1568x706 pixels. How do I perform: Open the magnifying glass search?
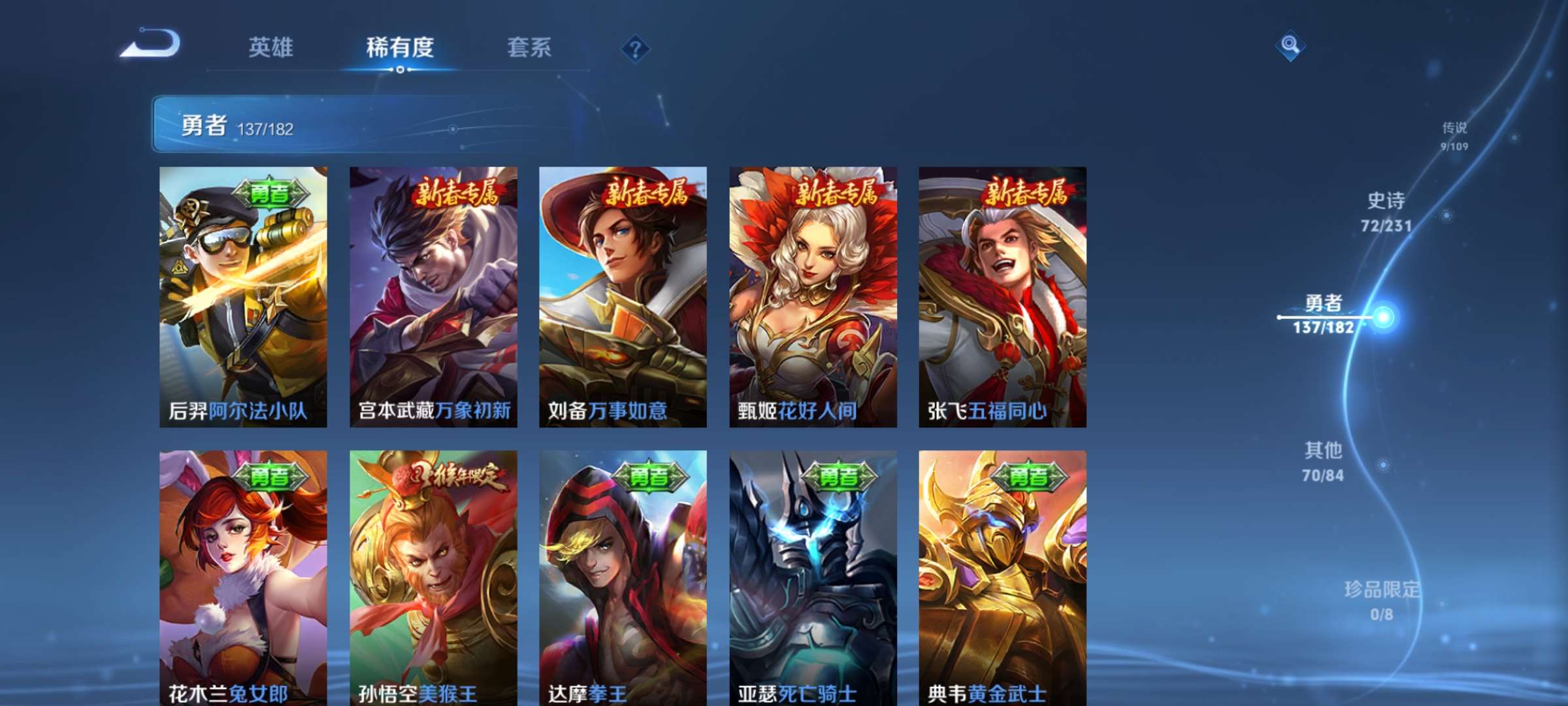pos(1290,45)
